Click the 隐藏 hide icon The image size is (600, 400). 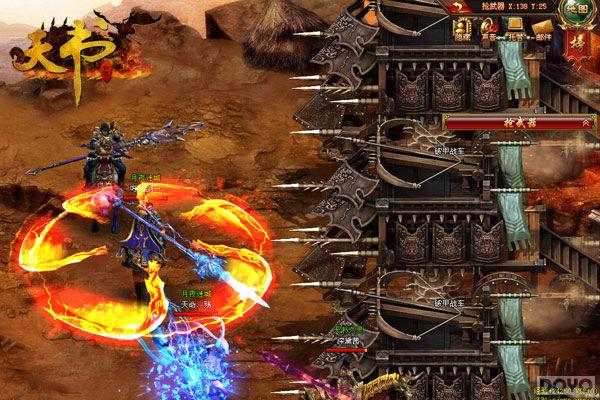(462, 32)
